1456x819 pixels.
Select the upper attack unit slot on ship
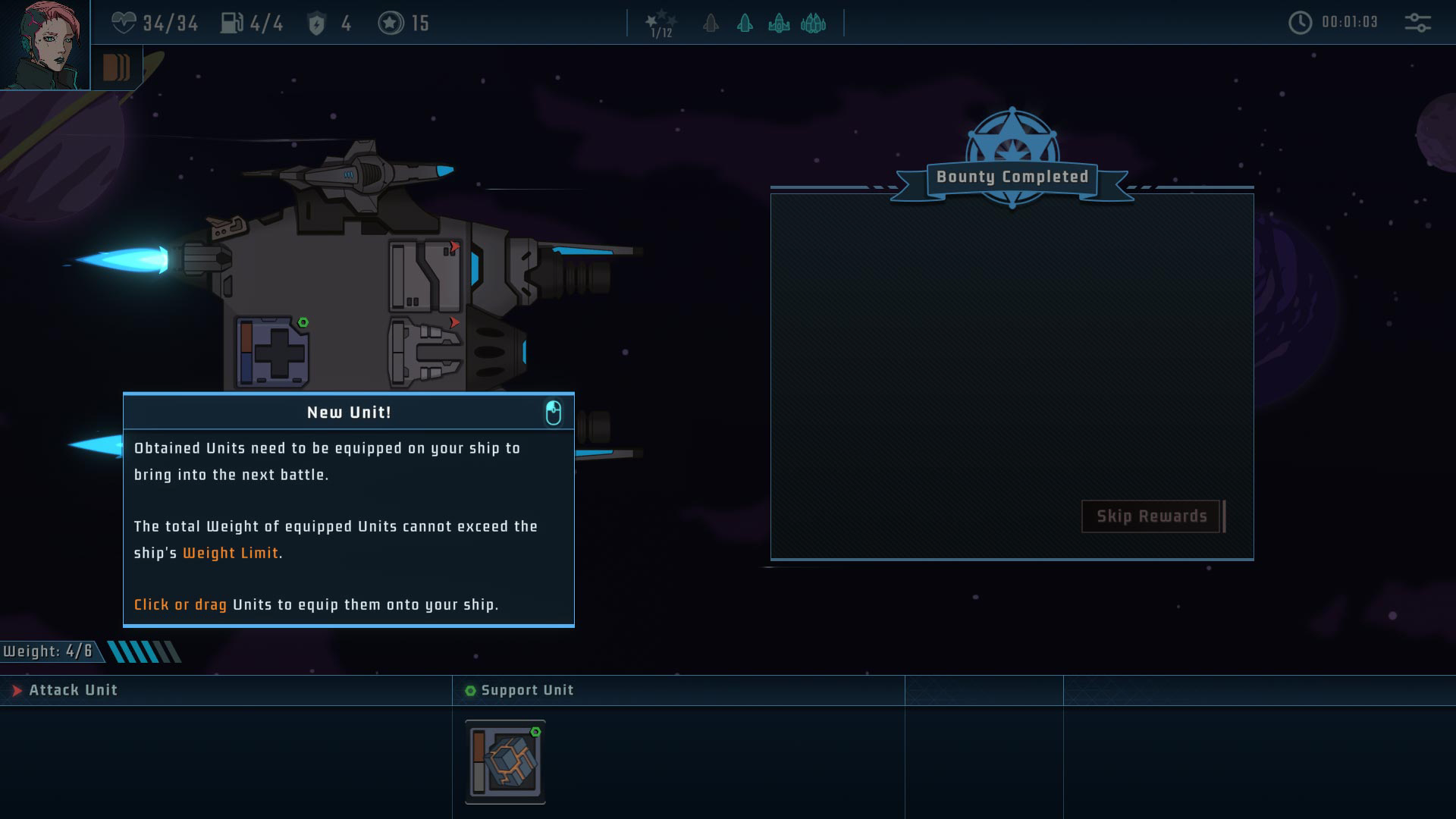tap(425, 276)
